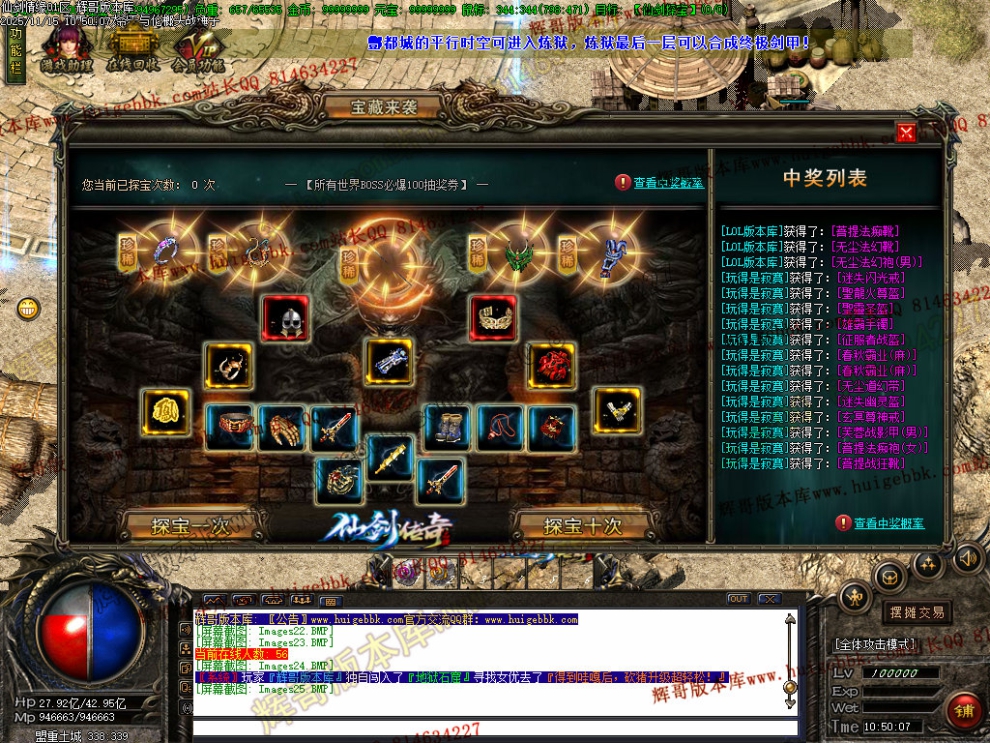Viewport: 990px width, 743px height.
Task: Select the golden crown prize in red frame
Action: pos(493,318)
